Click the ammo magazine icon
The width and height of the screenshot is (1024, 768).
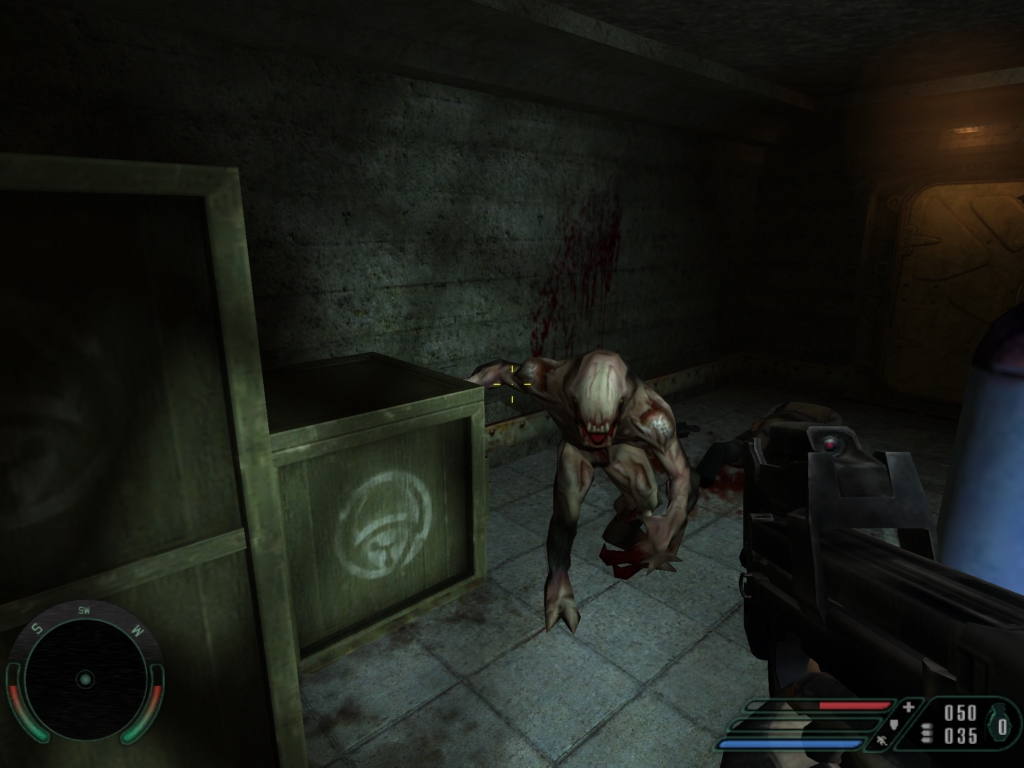(927, 733)
